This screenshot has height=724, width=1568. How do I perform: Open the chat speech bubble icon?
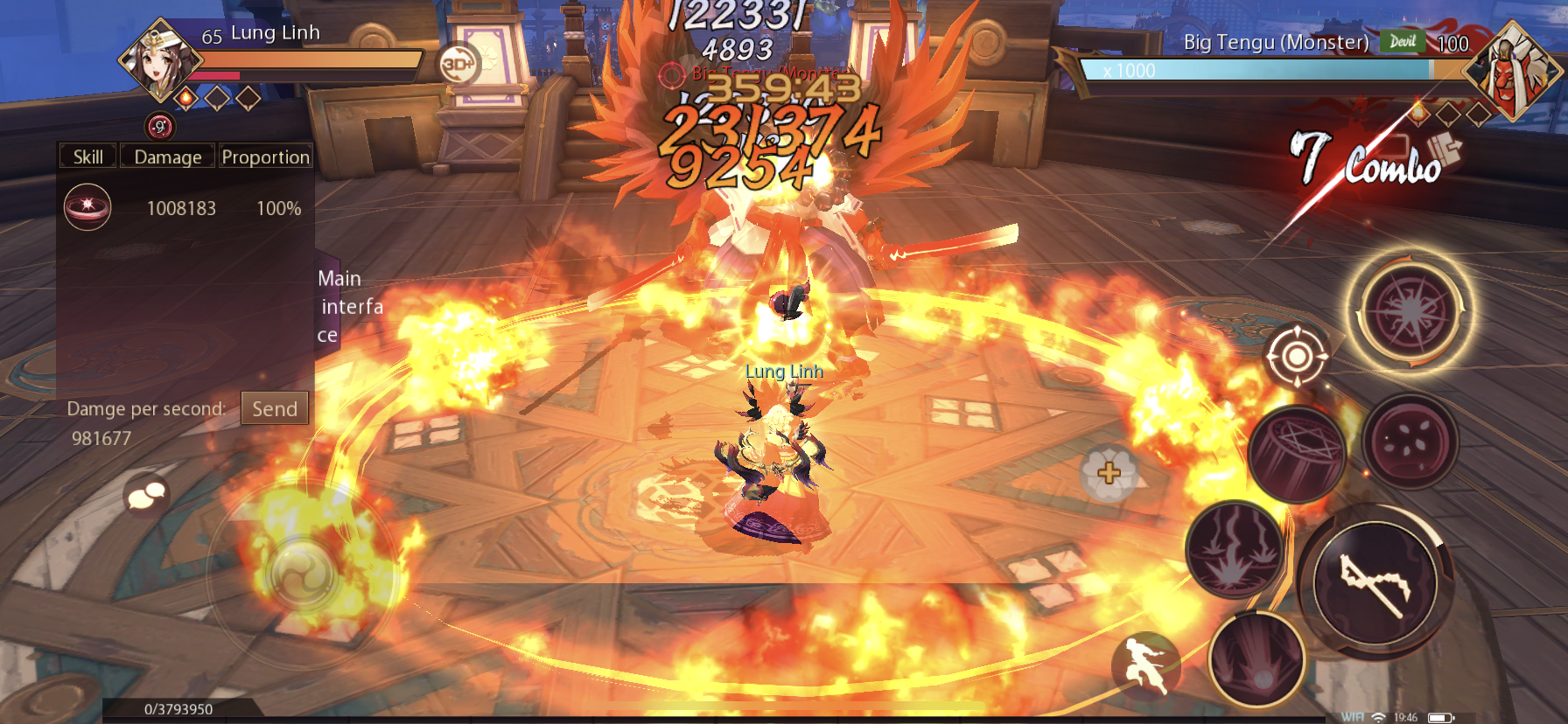147,496
